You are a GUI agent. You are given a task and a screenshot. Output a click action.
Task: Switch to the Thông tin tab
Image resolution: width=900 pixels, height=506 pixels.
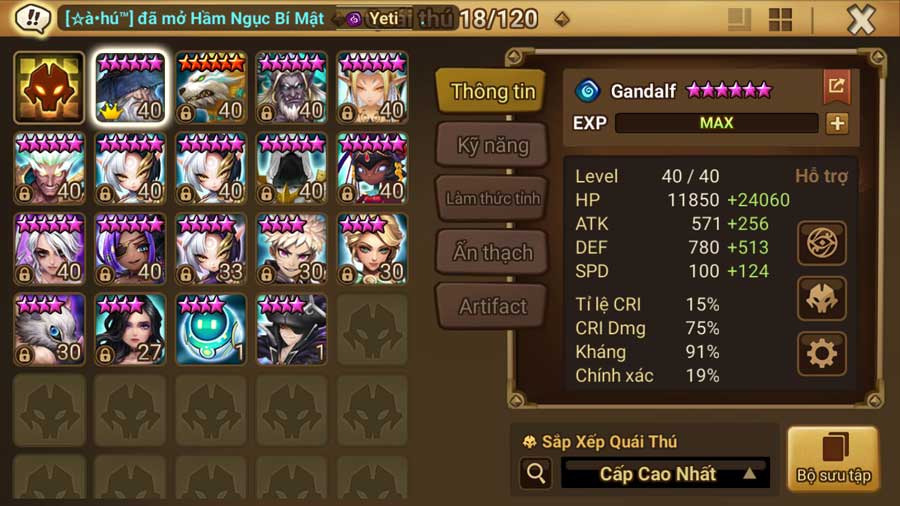point(492,92)
